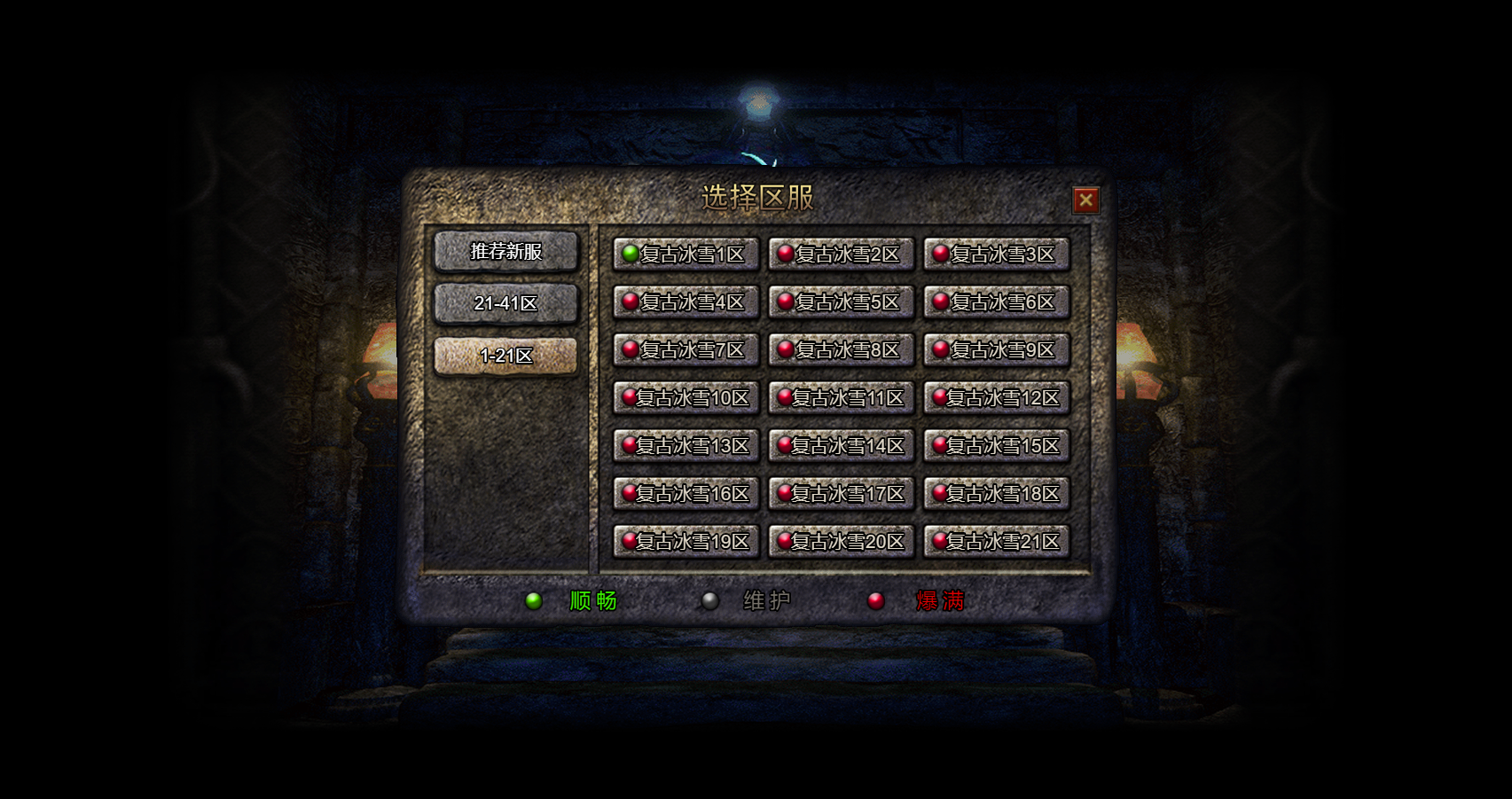Viewport: 1512px width, 799px height.
Task: Switch to the 推荐新服 tab
Action: 505,252
